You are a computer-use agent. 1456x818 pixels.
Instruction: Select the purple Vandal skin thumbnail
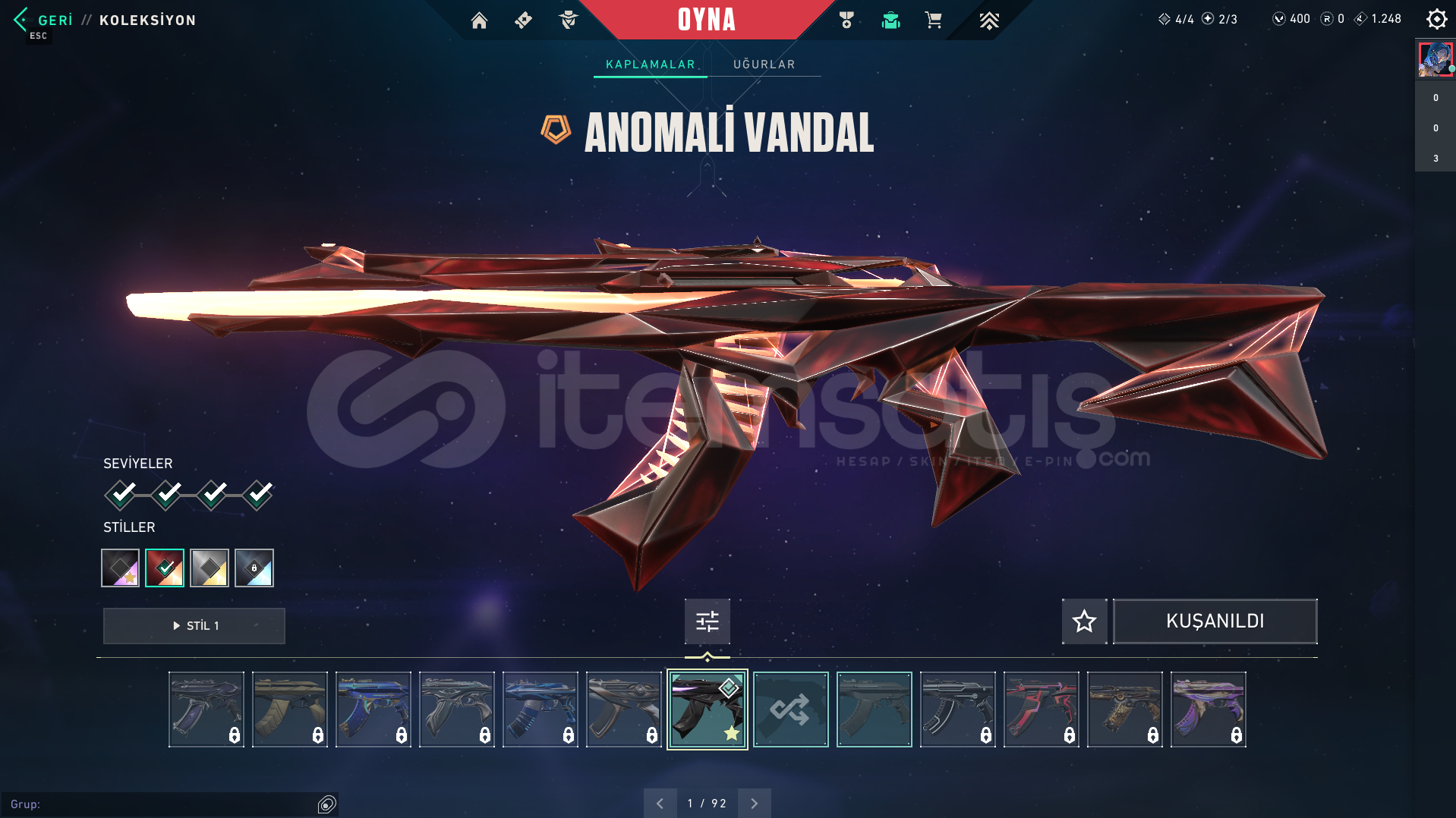coord(1208,709)
